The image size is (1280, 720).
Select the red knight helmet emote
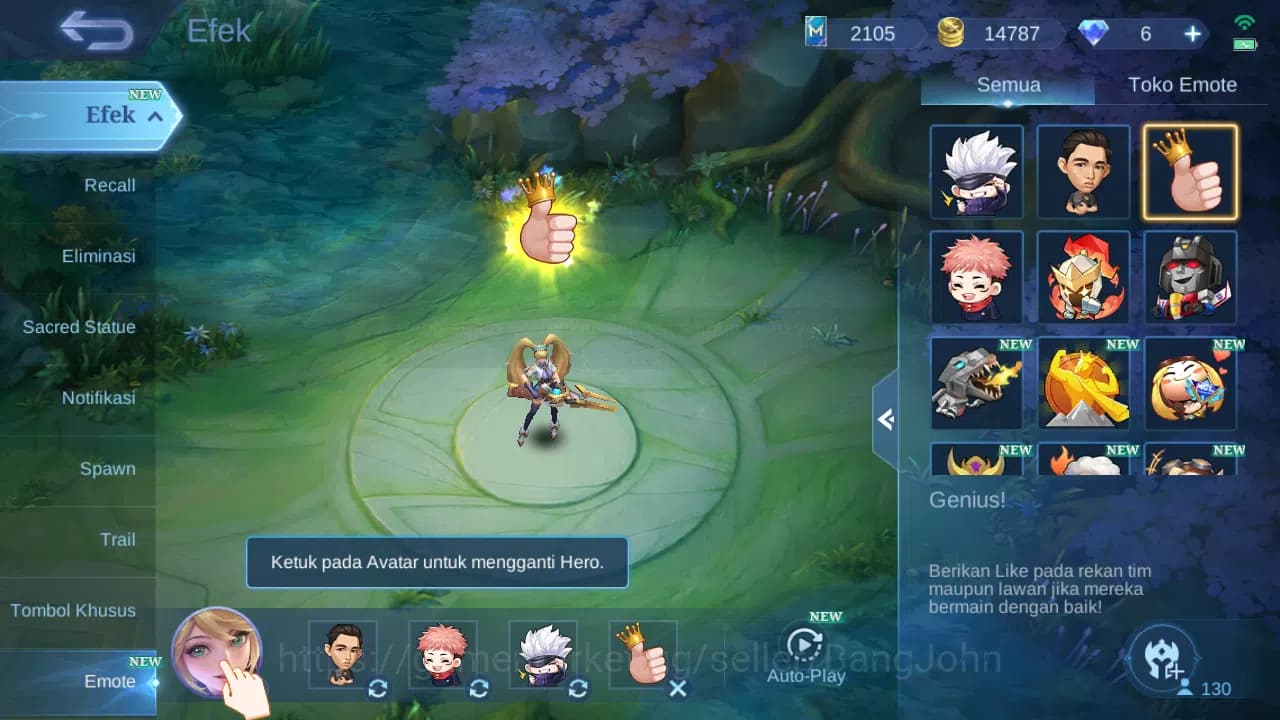(x=1083, y=277)
